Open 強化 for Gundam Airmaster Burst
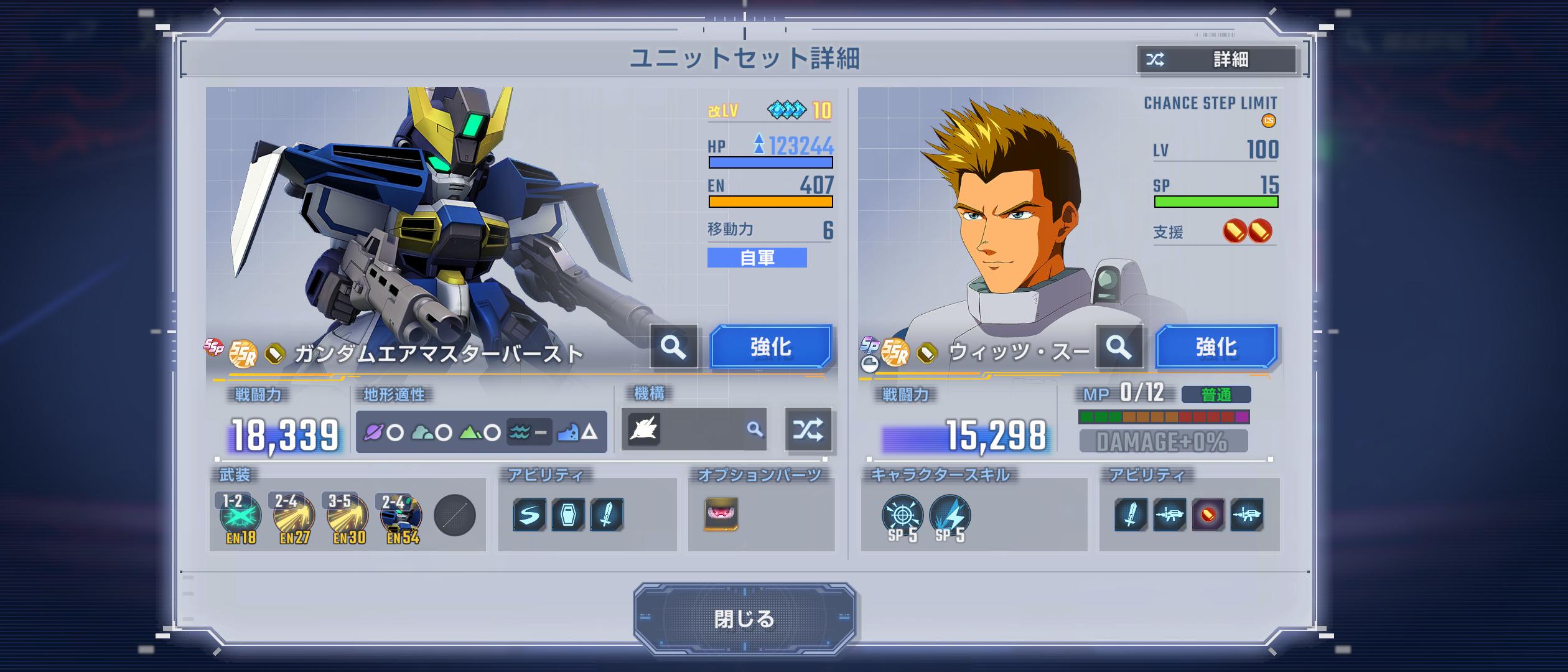The image size is (1568, 672). click(770, 347)
